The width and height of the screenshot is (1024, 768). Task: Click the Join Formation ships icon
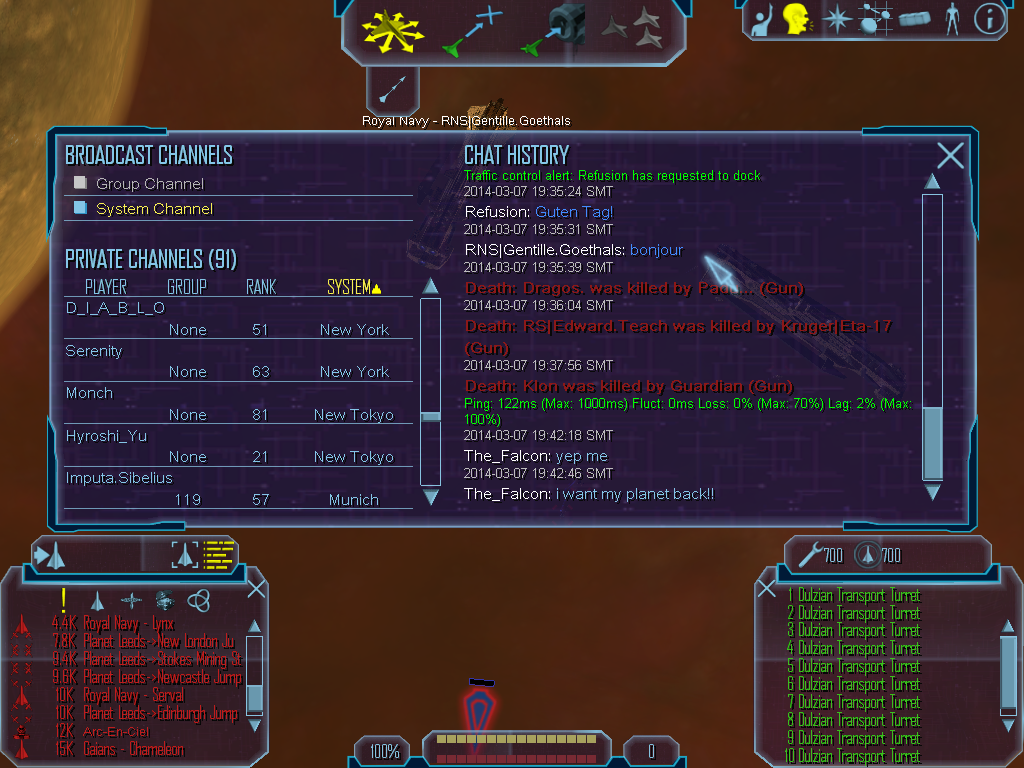click(633, 28)
